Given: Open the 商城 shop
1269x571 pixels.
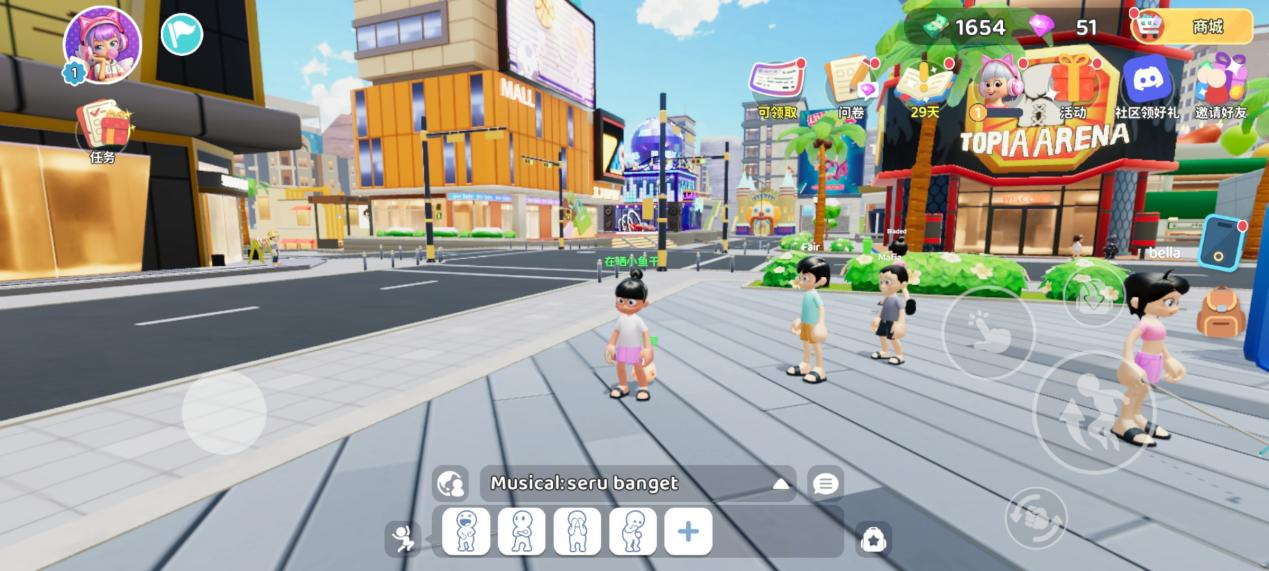Looking at the screenshot, I should point(1192,27).
